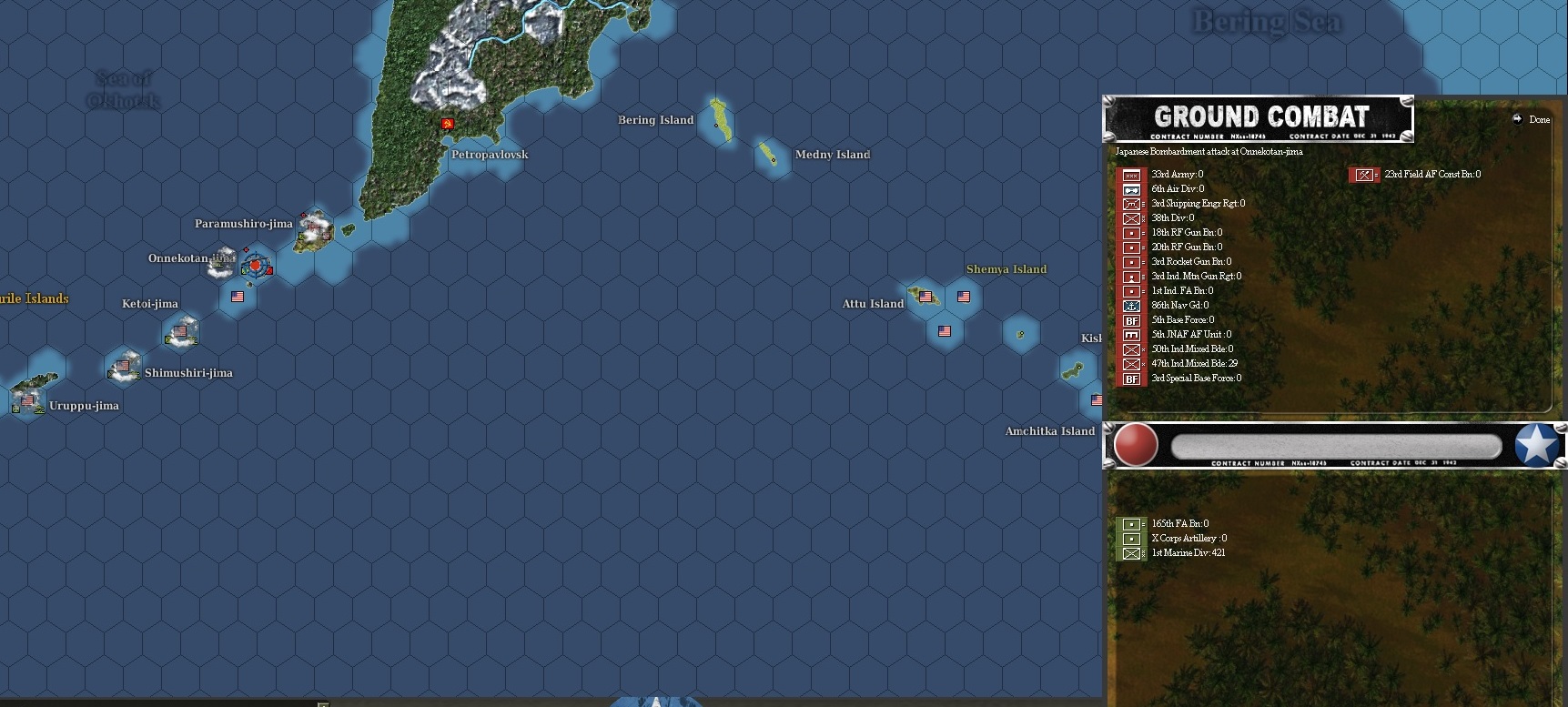The image size is (1568, 707).
Task: Choose the US flag marker on Ketoi-jima
Action: pyautogui.click(x=181, y=331)
